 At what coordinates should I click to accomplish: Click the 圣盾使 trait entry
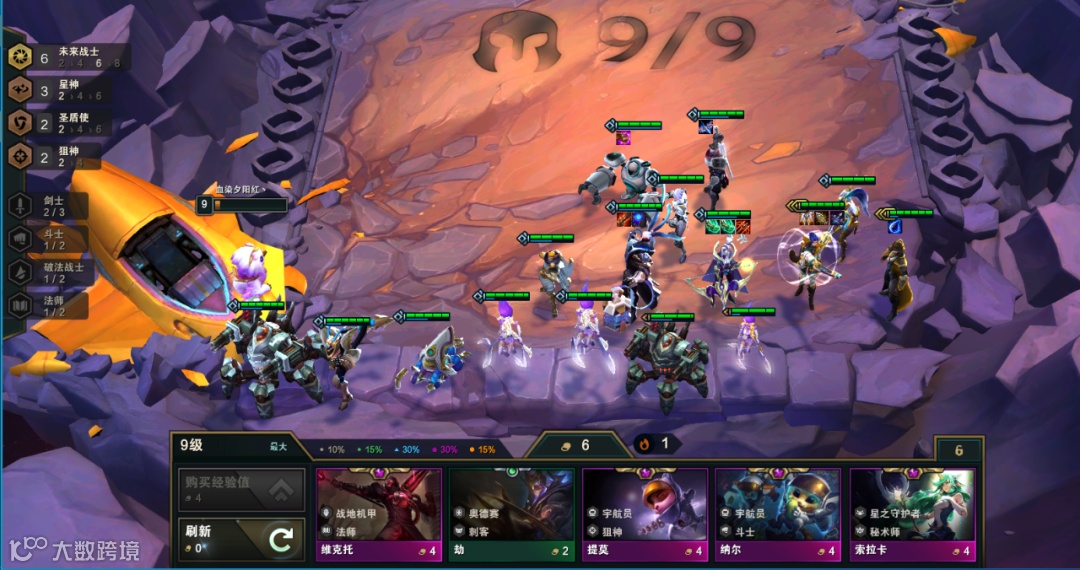click(59, 124)
